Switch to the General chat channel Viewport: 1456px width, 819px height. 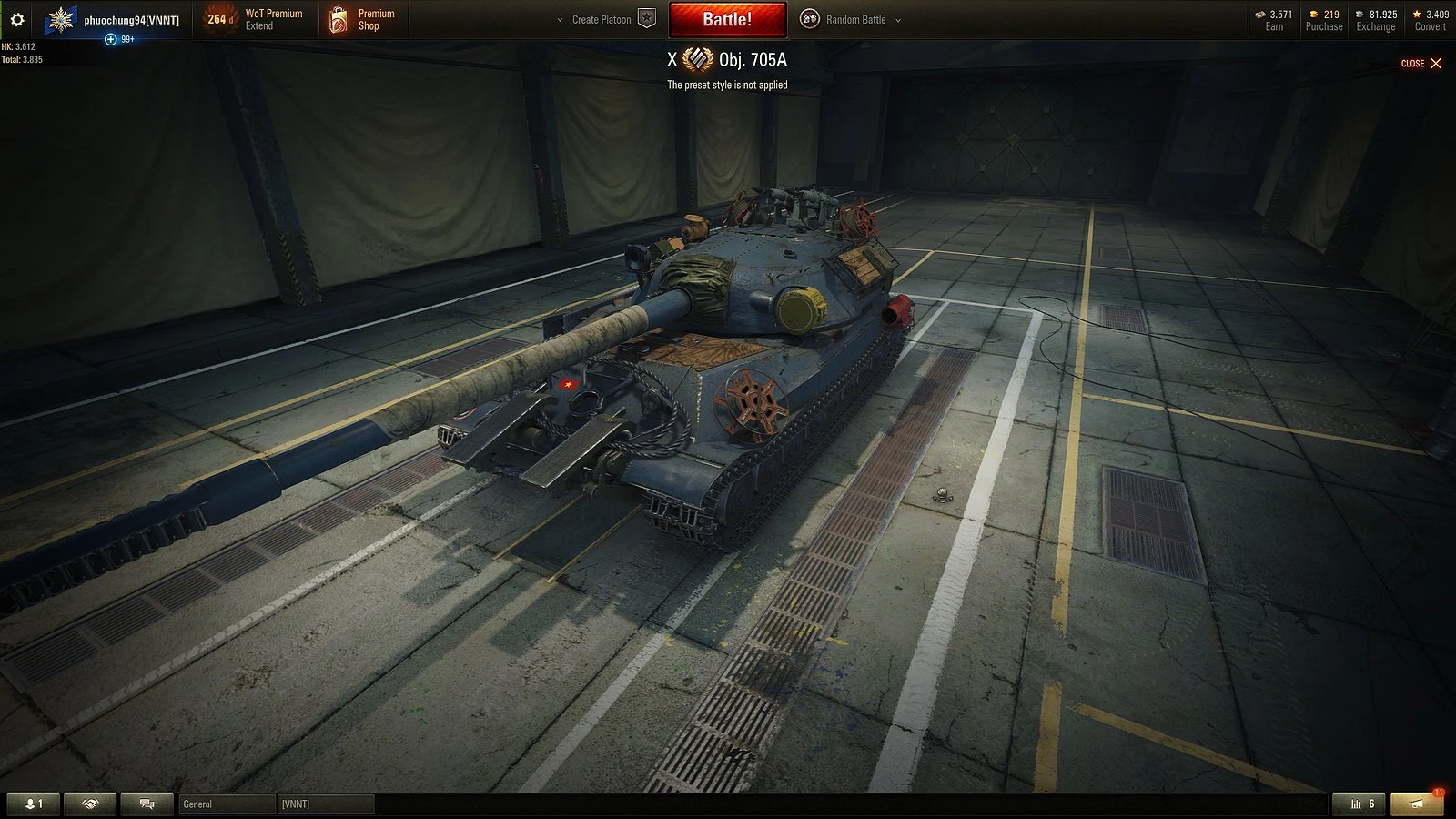pyautogui.click(x=226, y=804)
